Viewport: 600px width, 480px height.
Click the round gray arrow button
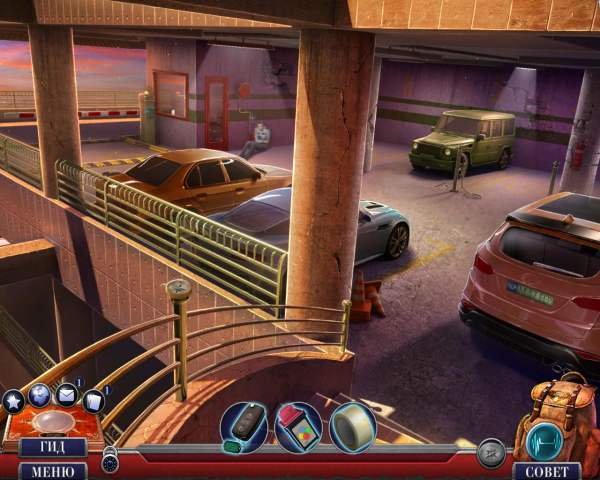pos(490,453)
